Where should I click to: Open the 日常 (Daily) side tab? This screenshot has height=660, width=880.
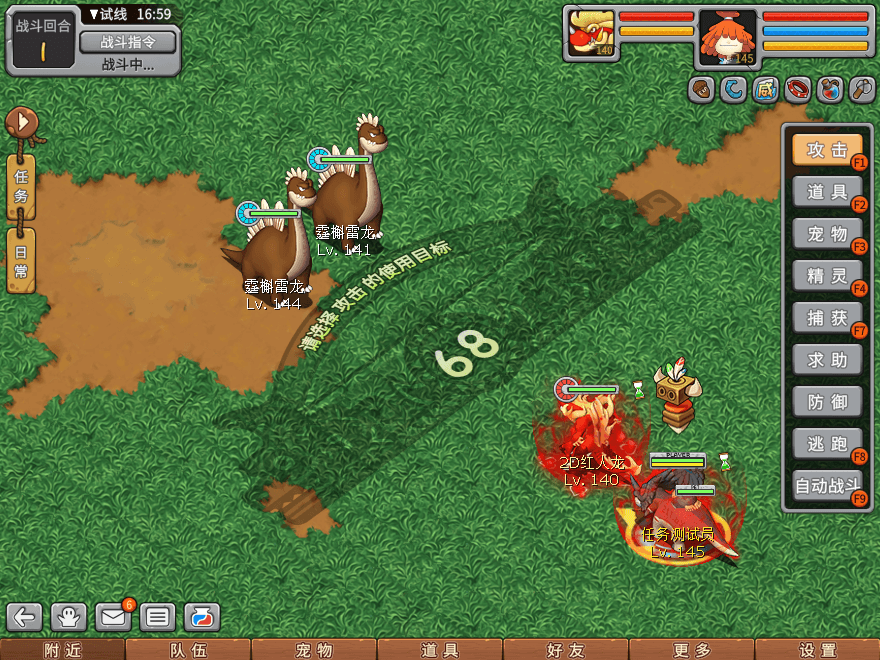pyautogui.click(x=21, y=260)
